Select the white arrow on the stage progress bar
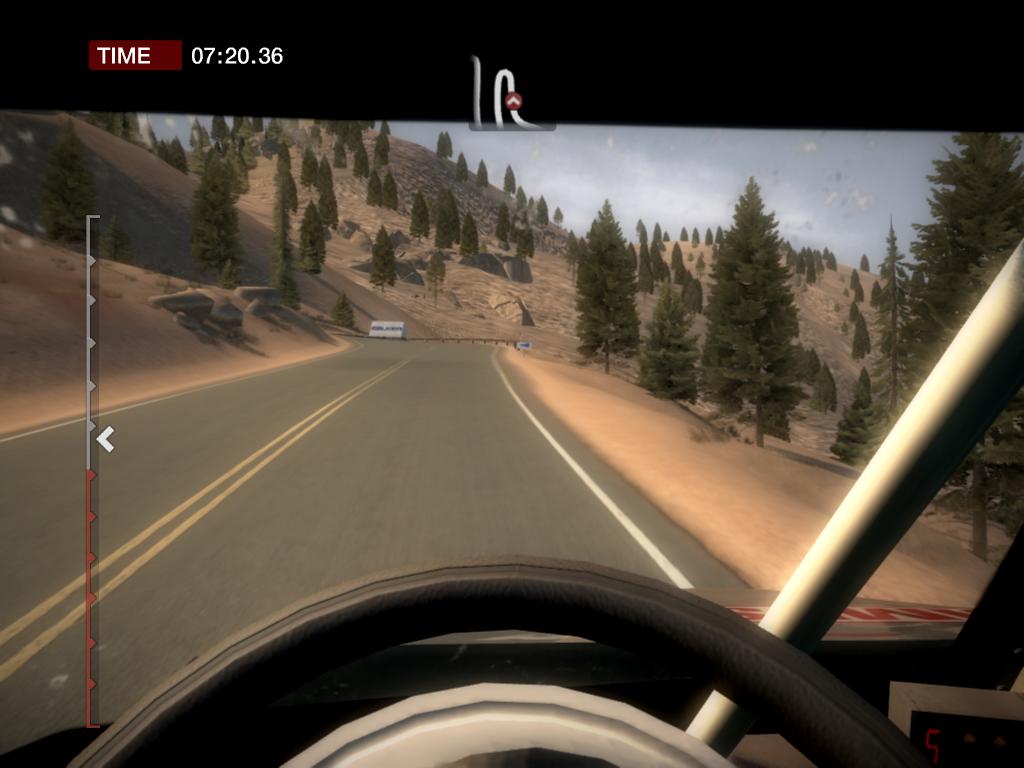1024x768 pixels. click(106, 438)
